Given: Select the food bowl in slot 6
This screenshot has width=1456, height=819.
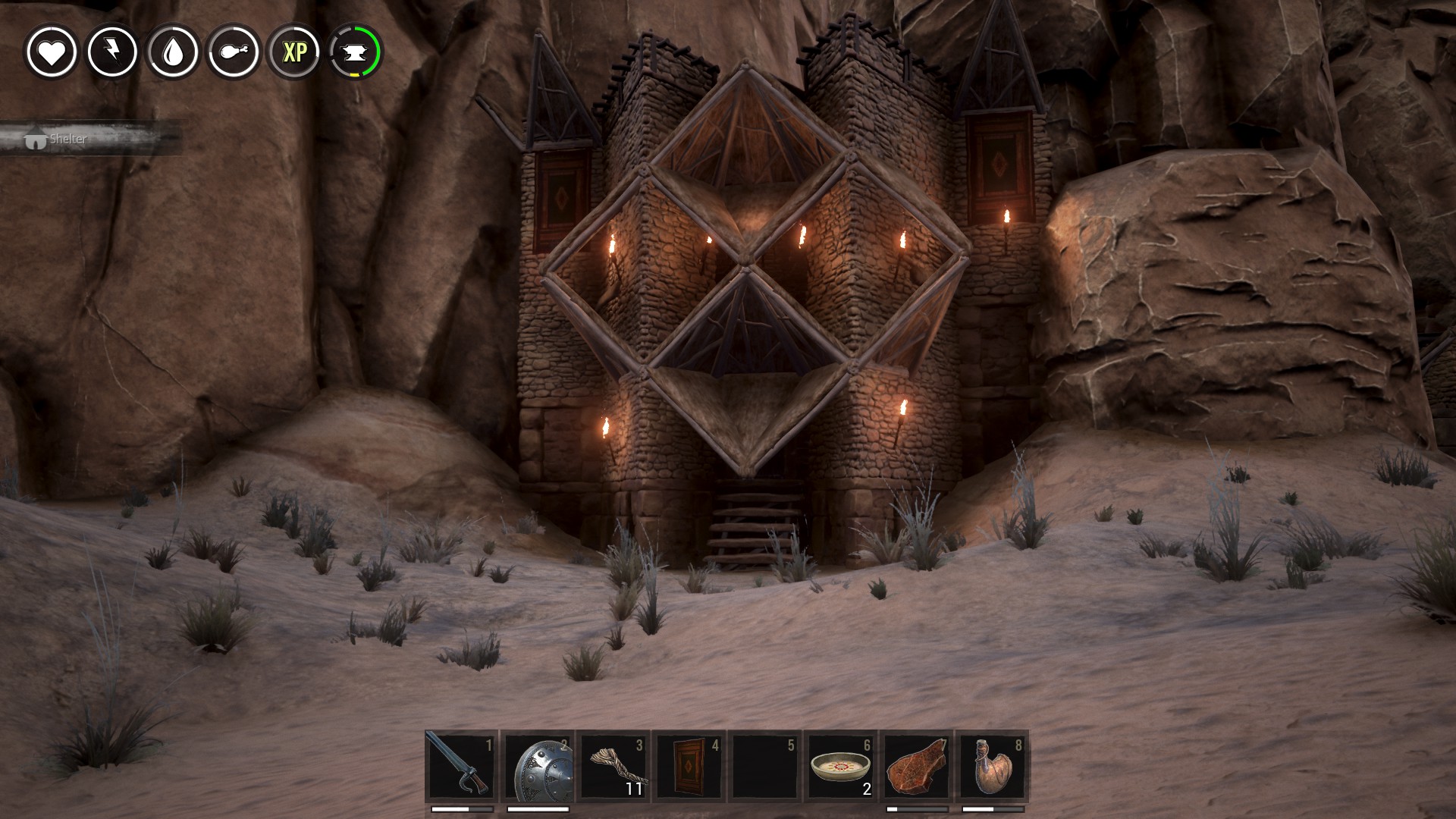Looking at the screenshot, I should tap(841, 766).
